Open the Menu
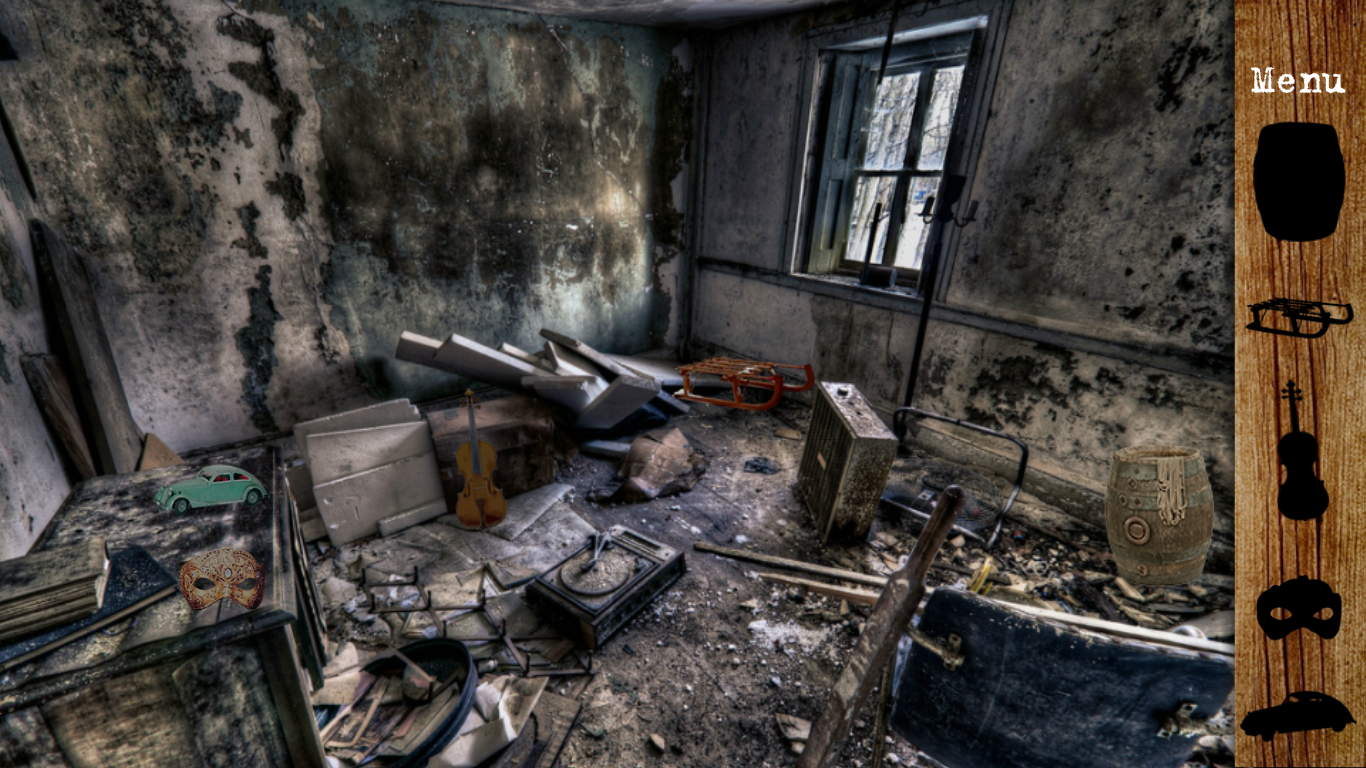This screenshot has width=1366, height=768. (x=1297, y=82)
